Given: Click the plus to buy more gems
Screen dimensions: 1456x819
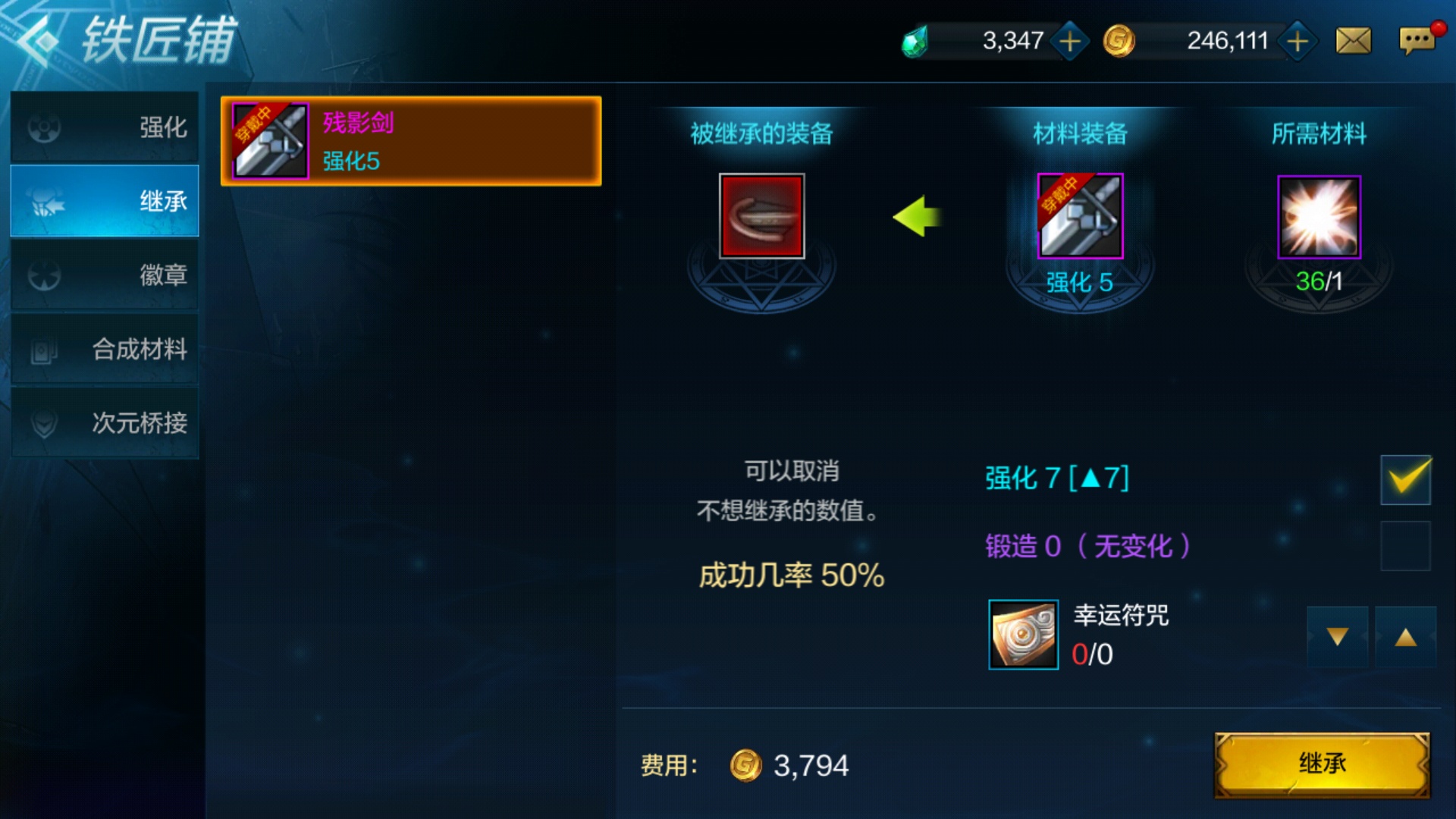Looking at the screenshot, I should pyautogui.click(x=1069, y=40).
